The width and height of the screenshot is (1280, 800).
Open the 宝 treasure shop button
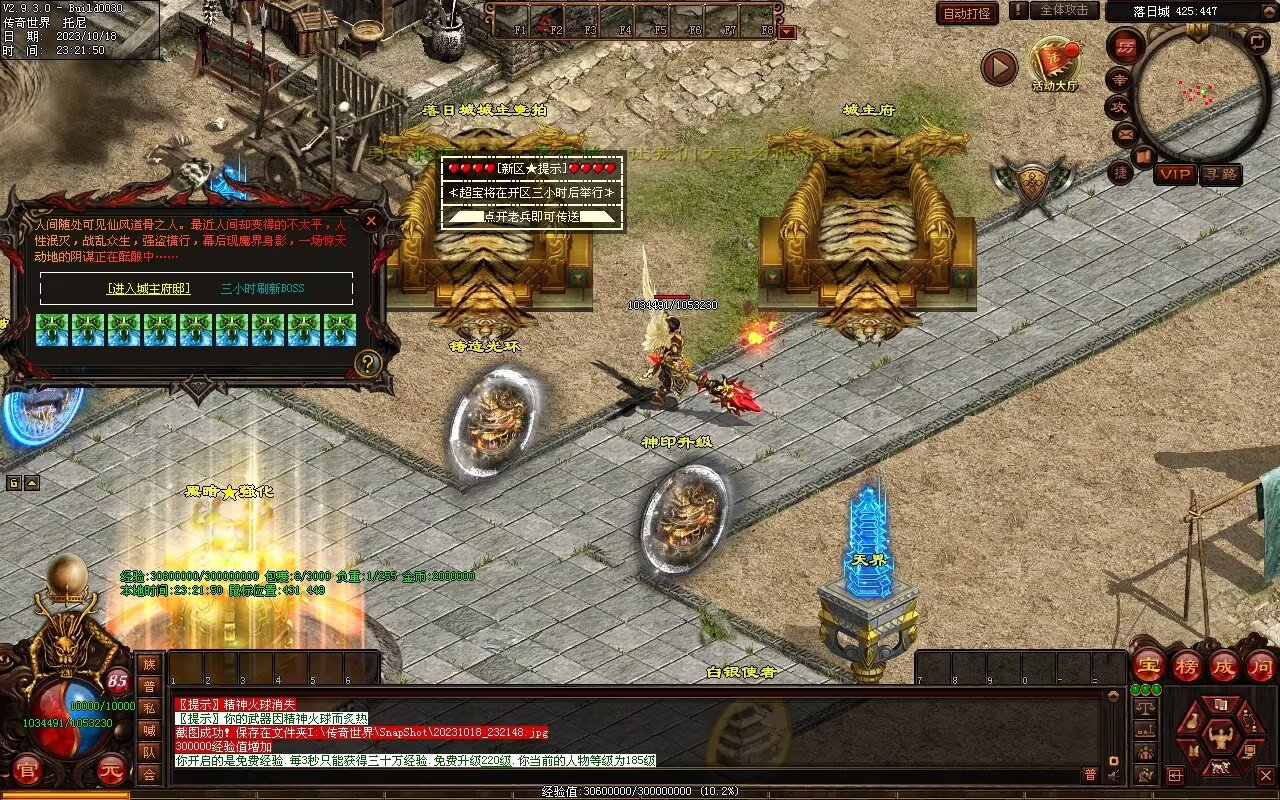click(1148, 665)
